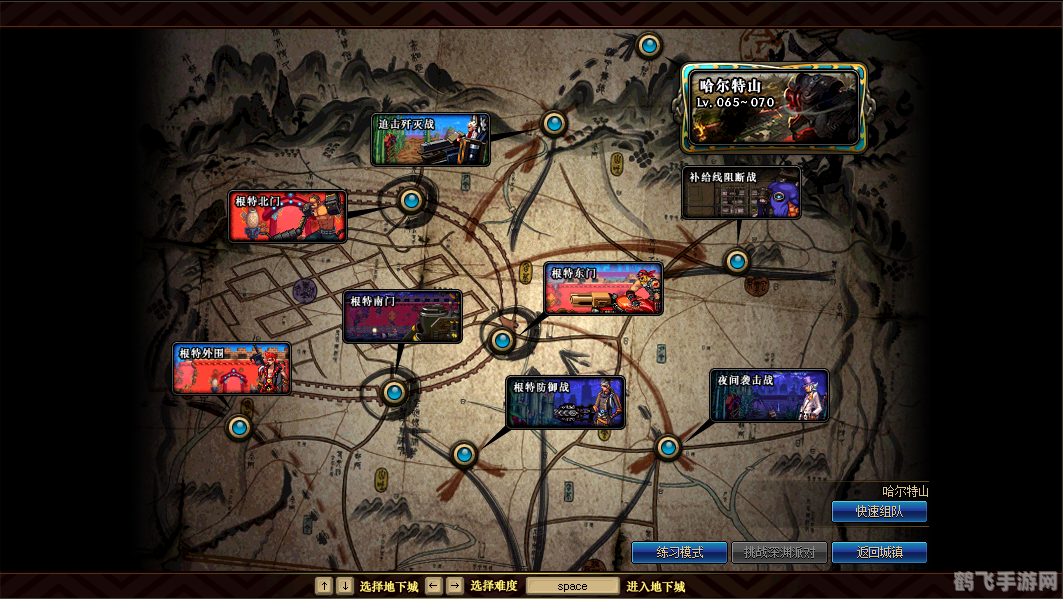Select the 根特防御战 dungeon
1063x599 pixels.
pyautogui.click(x=566, y=403)
